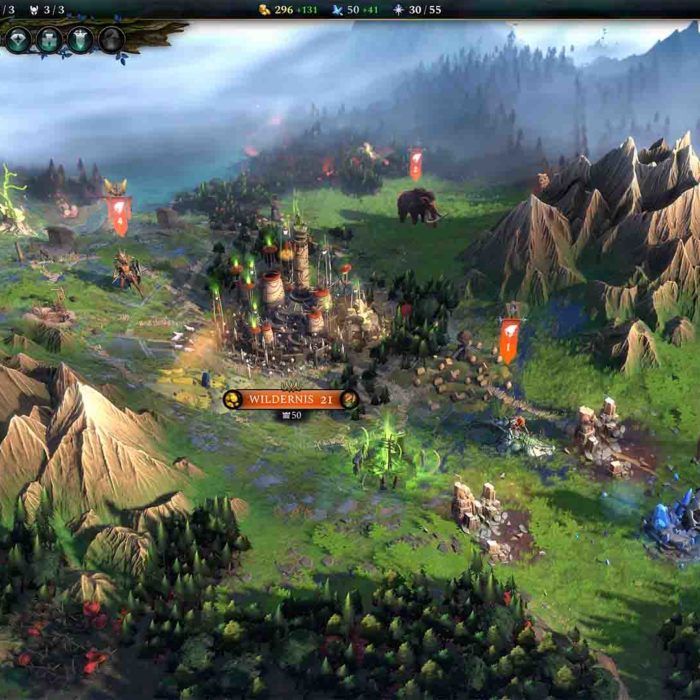
Task: Select the round icon right of Wildernis 21
Action: pos(348,399)
